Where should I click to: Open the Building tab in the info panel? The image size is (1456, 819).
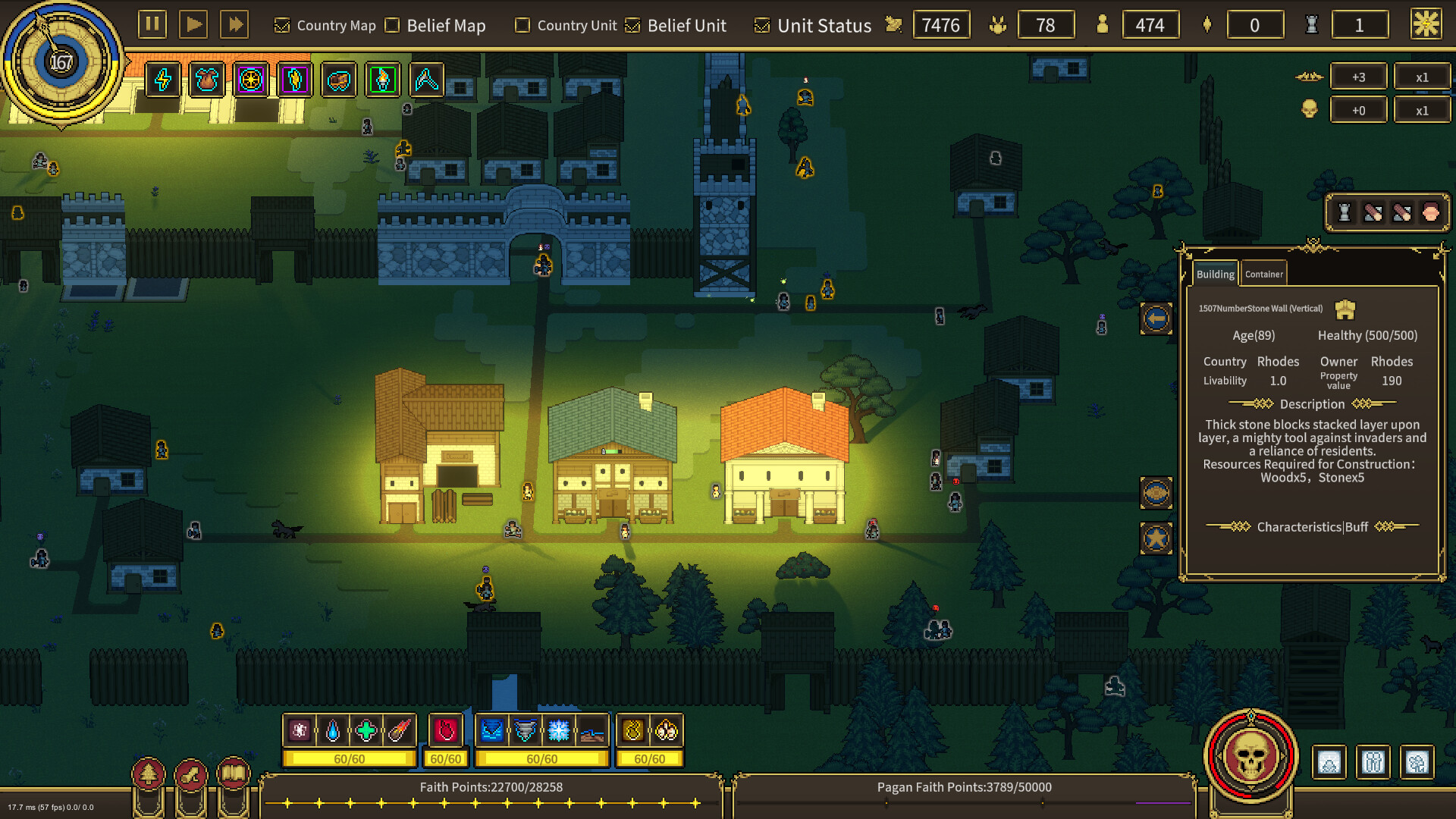(1215, 274)
